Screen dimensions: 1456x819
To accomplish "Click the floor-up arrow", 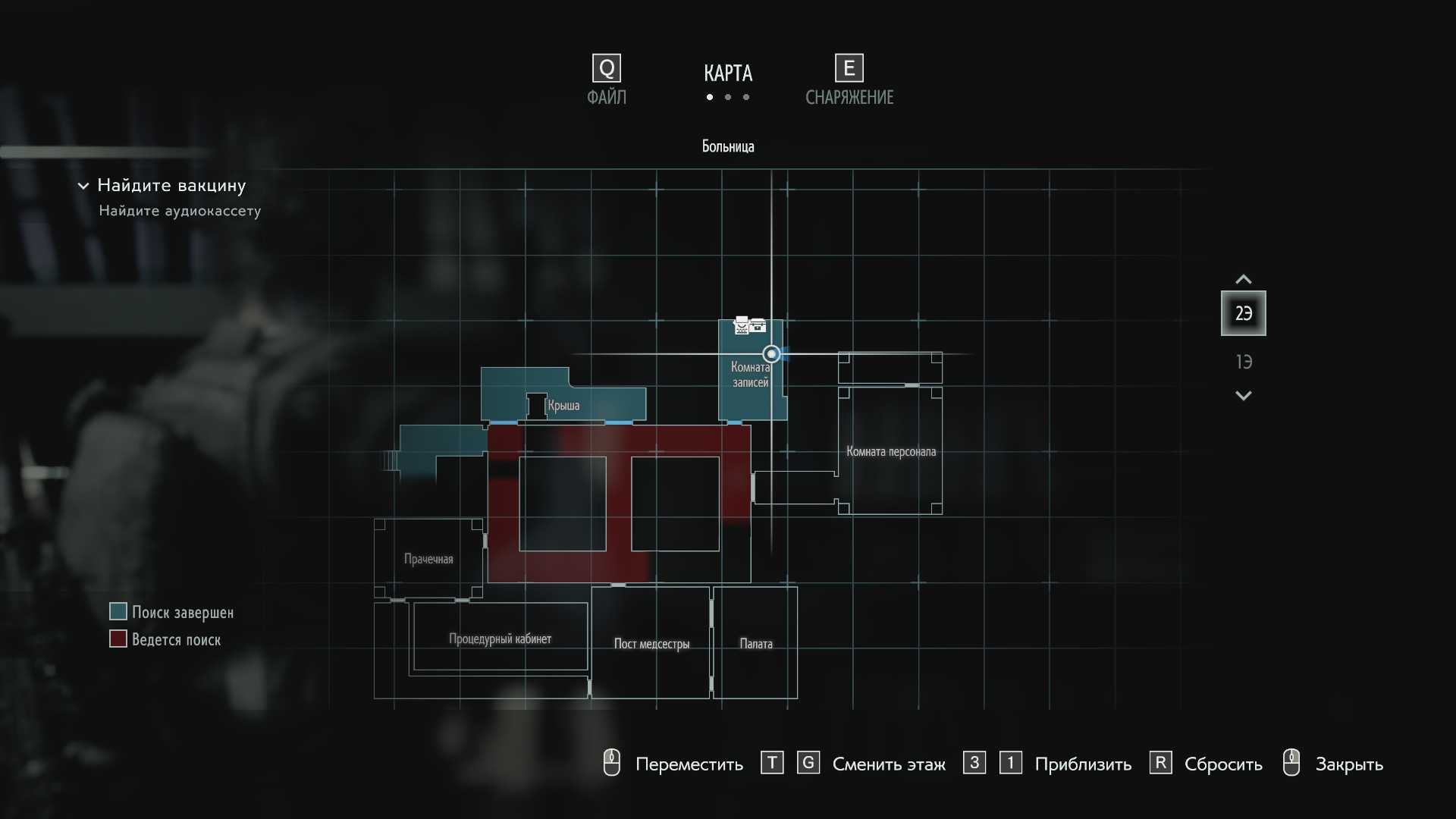I will pyautogui.click(x=1244, y=279).
